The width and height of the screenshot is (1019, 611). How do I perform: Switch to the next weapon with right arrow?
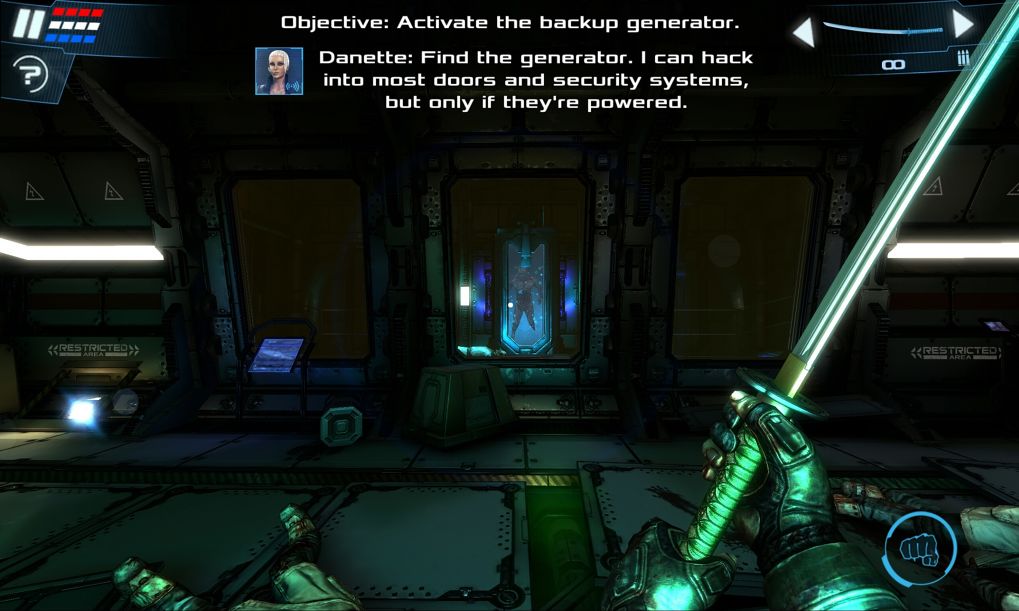[x=963, y=25]
